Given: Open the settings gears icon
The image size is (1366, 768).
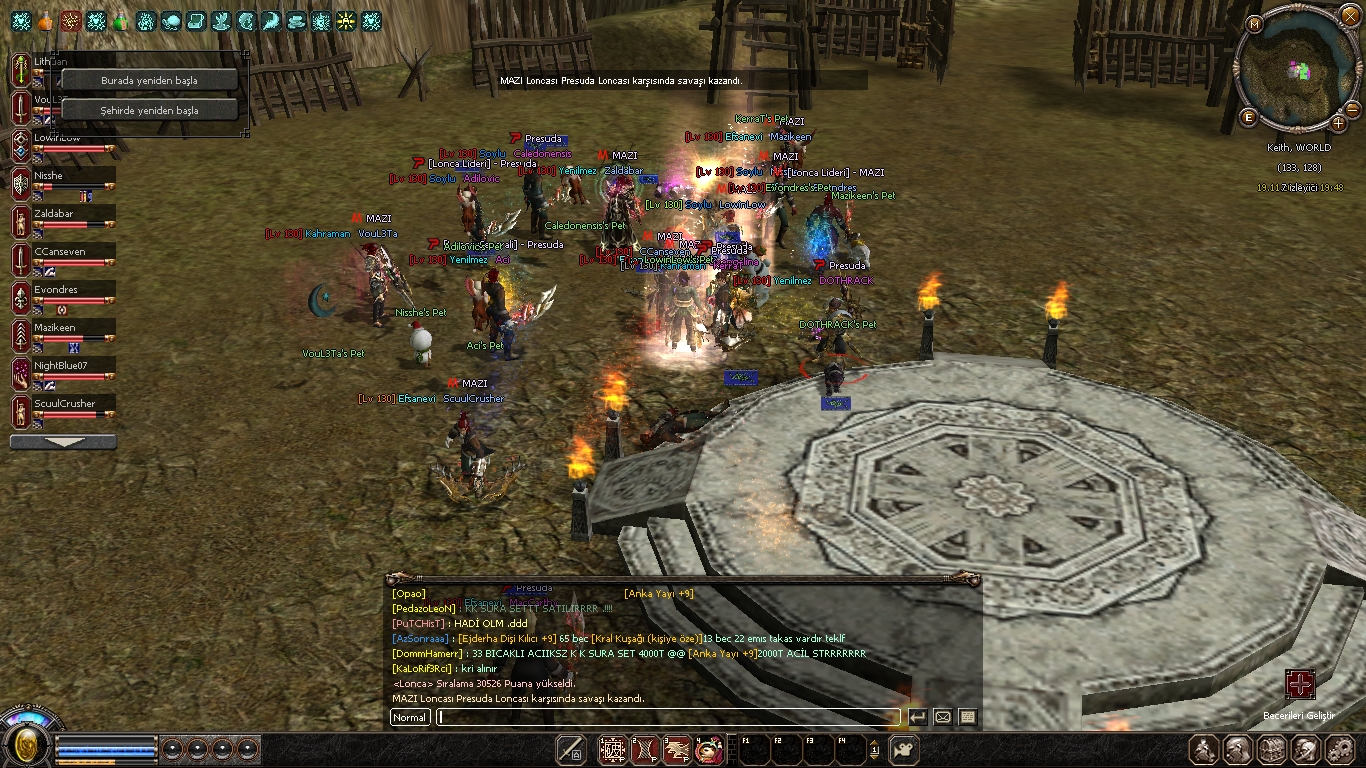Looking at the screenshot, I should (1337, 749).
